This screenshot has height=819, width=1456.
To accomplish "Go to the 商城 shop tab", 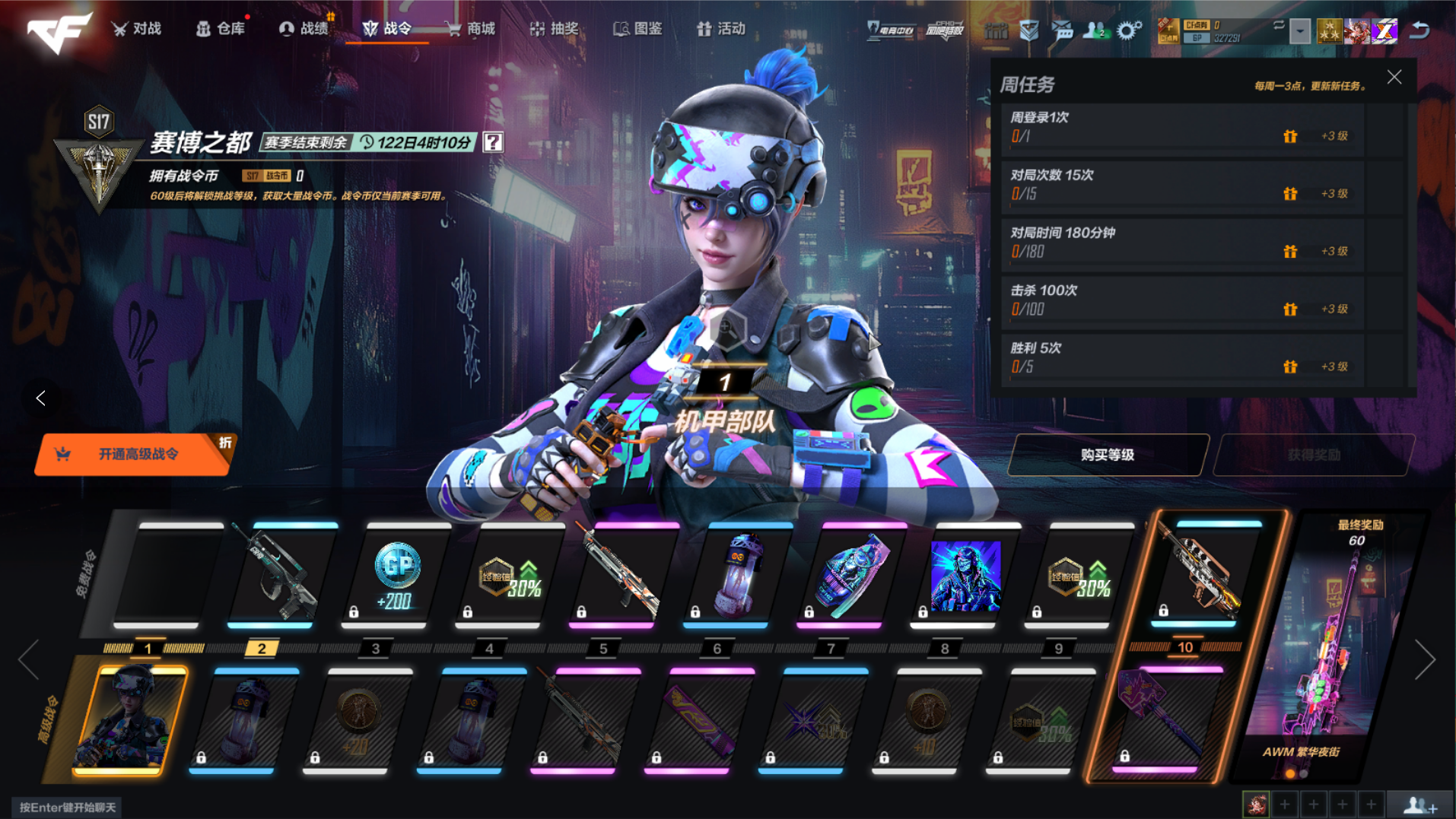I will (472, 29).
